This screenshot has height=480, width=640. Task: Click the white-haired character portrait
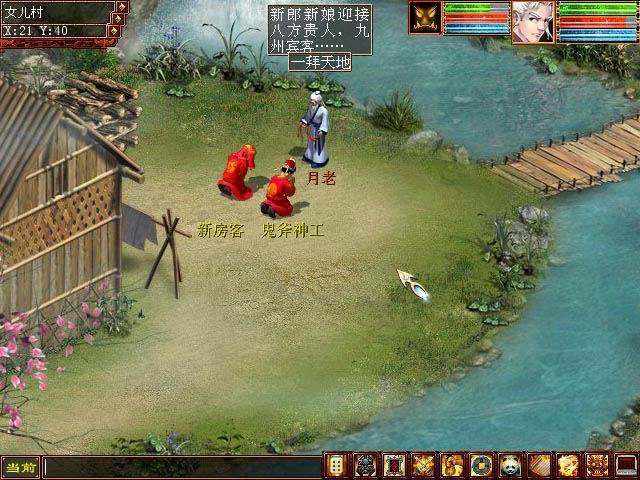(532, 21)
